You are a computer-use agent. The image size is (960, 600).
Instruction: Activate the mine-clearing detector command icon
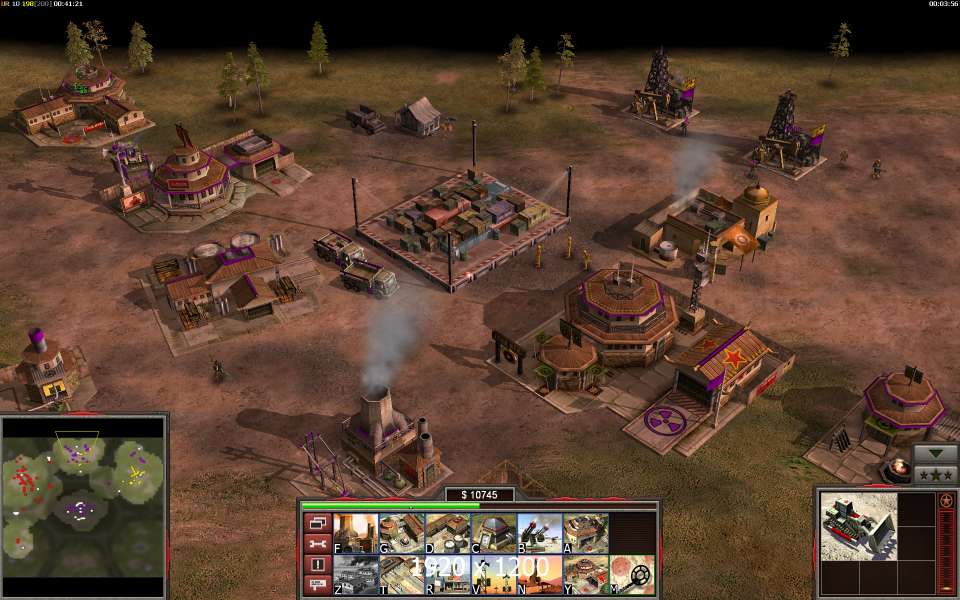coord(631,575)
